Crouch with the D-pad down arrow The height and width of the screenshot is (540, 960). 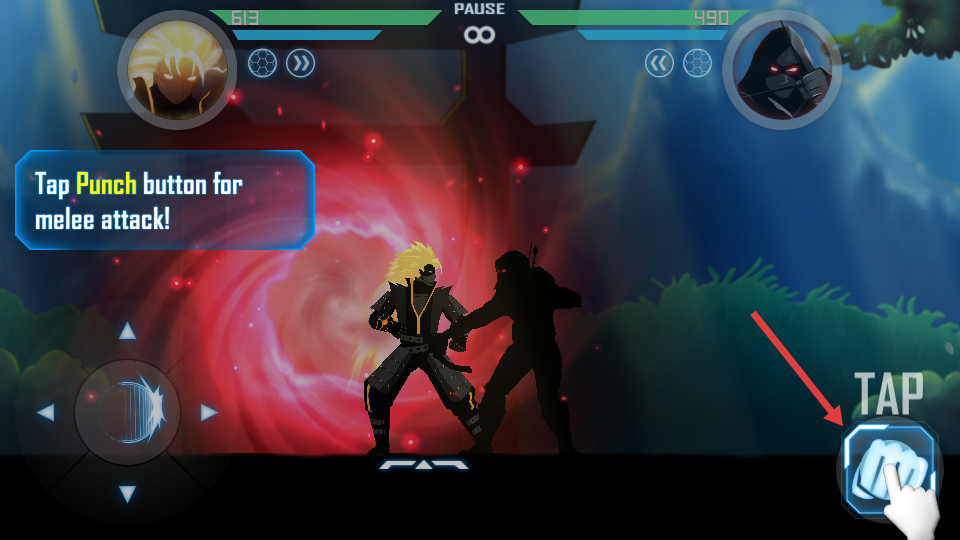pyautogui.click(x=127, y=493)
